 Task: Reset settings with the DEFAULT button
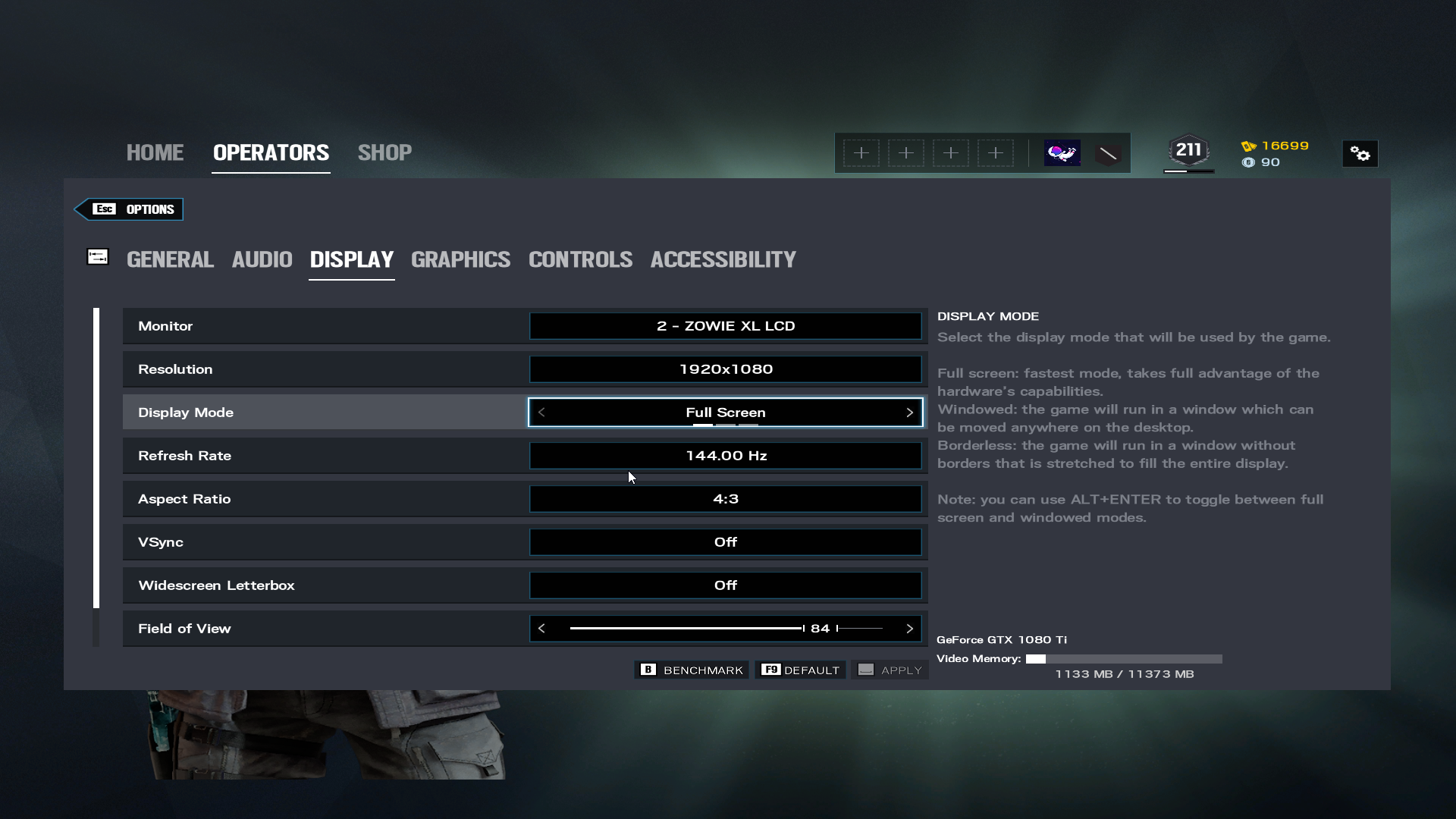800,670
